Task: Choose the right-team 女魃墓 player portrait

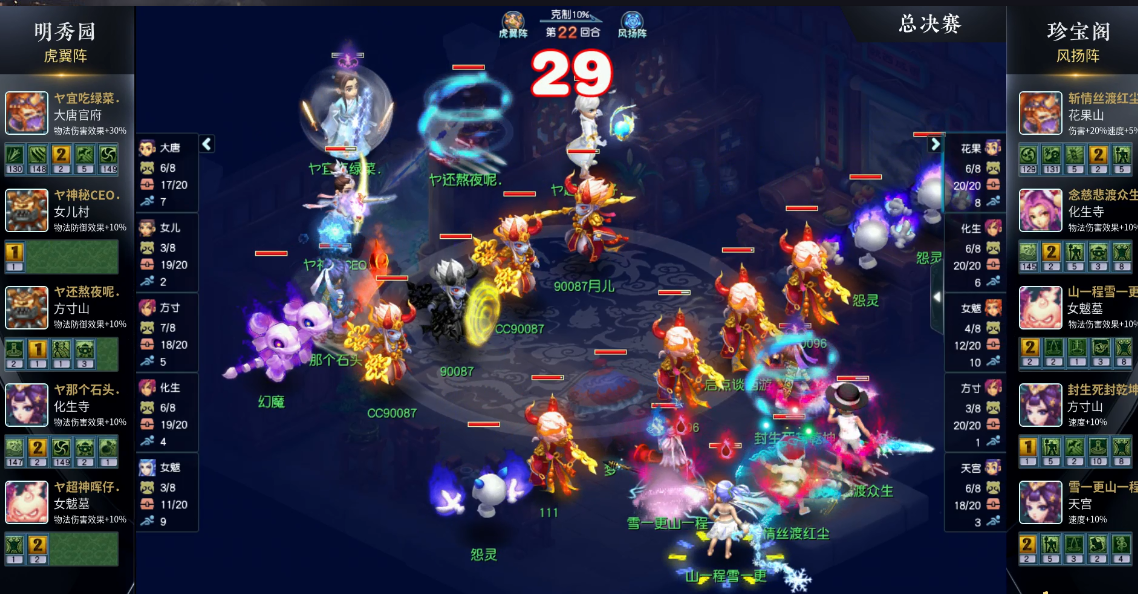Action: (x=1040, y=307)
